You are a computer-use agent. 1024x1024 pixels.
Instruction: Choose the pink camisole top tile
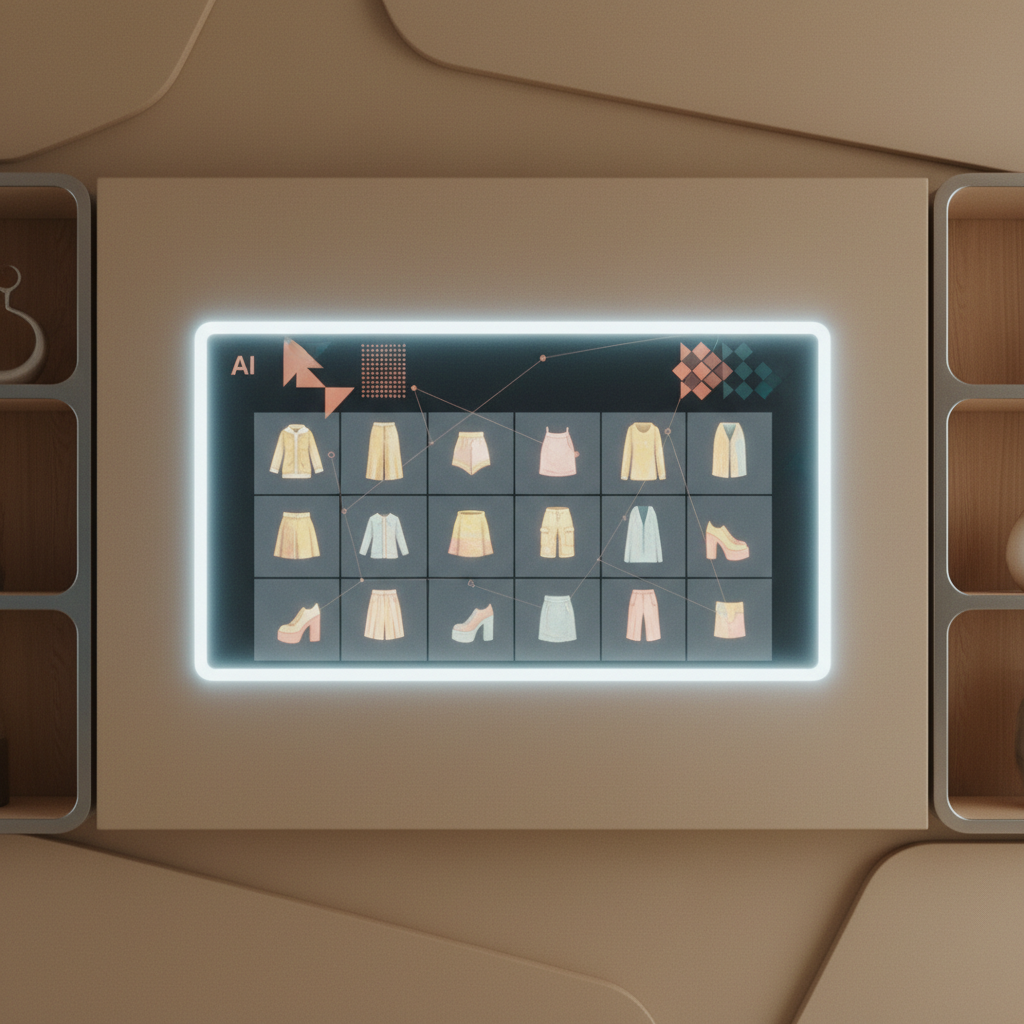(557, 452)
